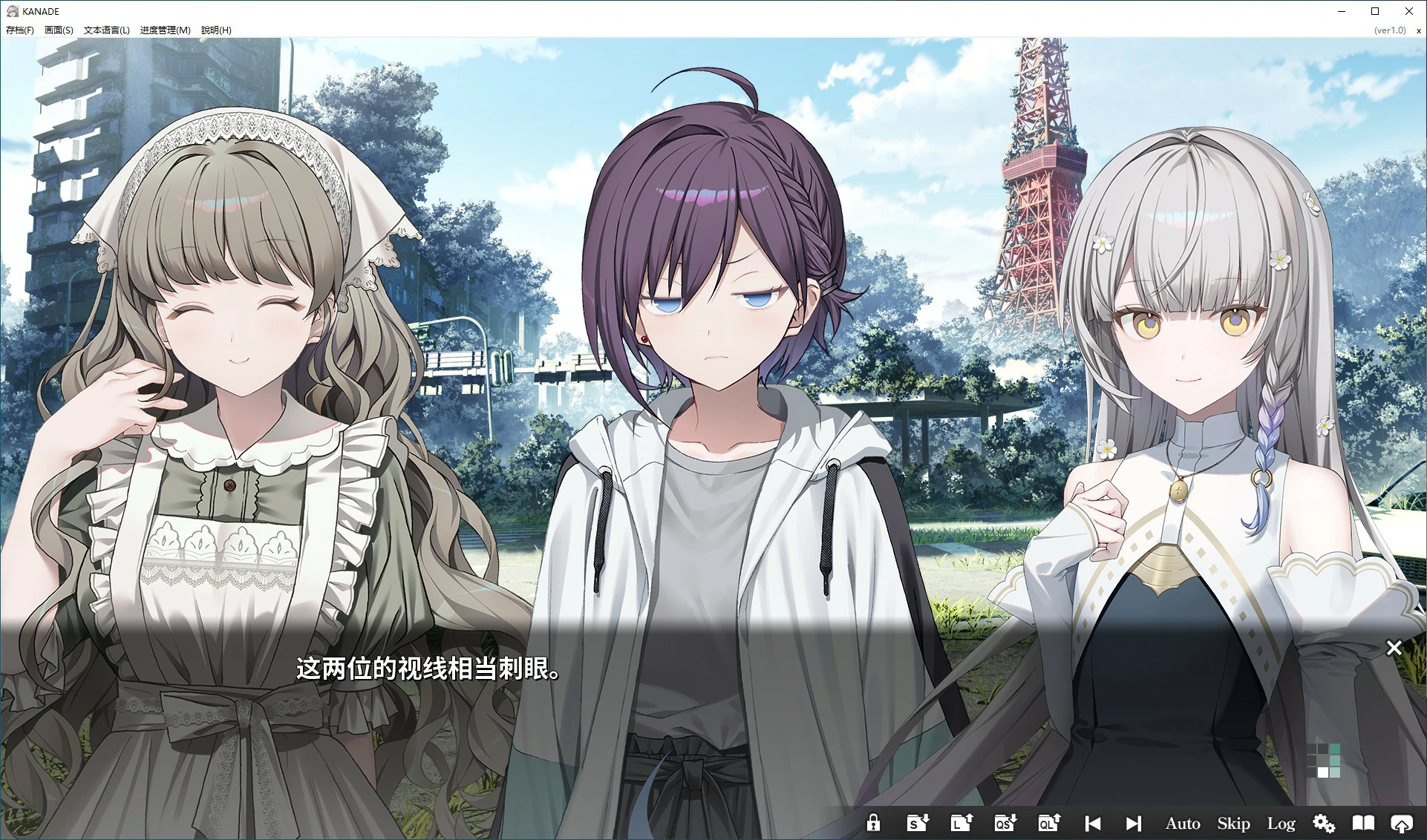Enable Auto reading mode

click(1182, 822)
